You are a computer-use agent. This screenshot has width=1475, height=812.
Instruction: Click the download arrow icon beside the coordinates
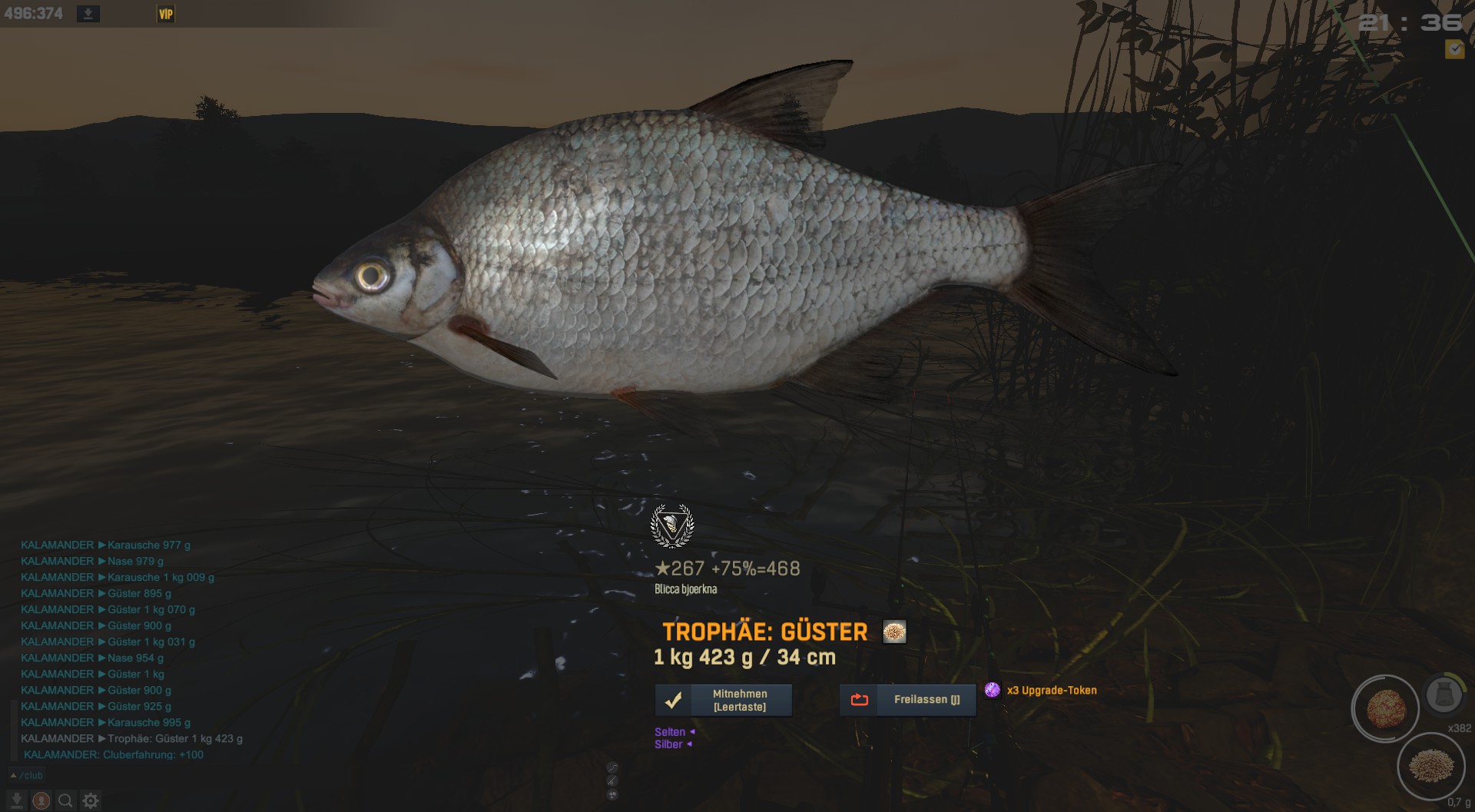[88, 14]
